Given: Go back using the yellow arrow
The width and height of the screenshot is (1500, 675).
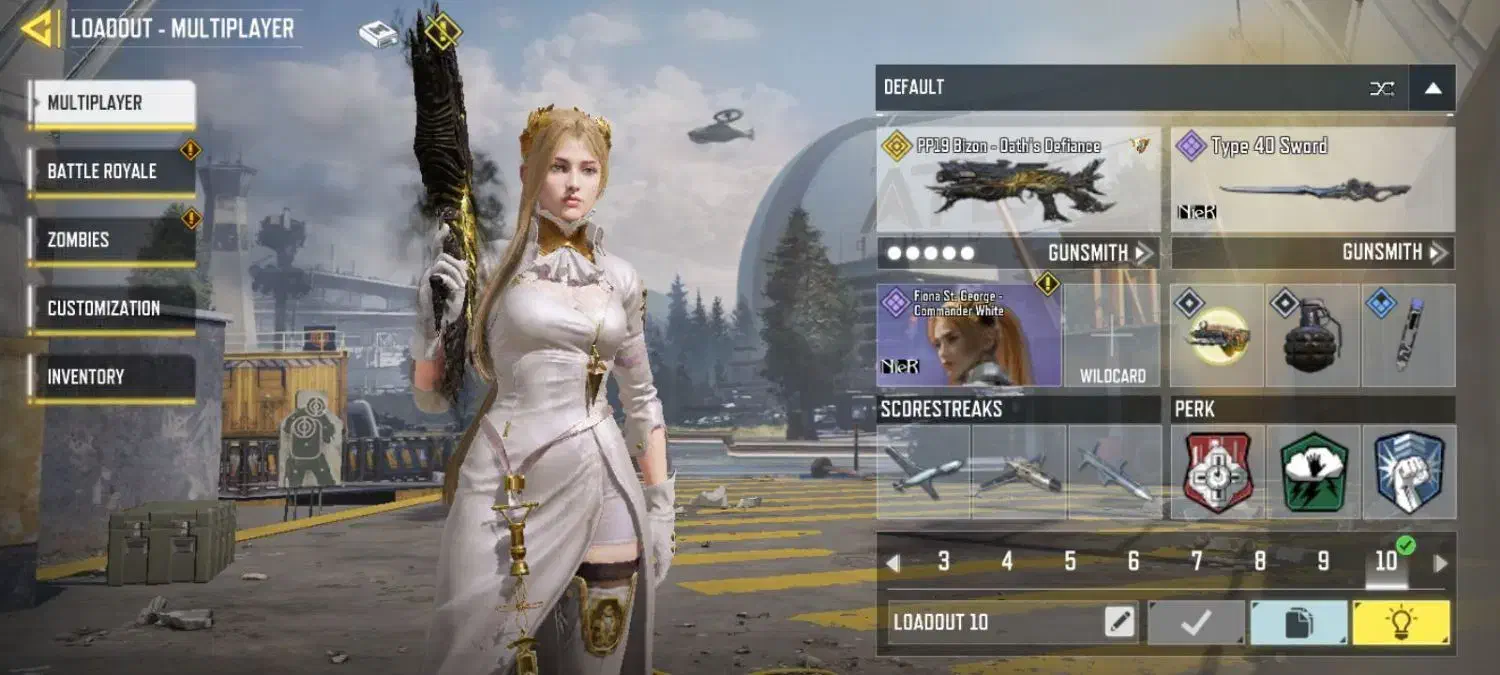Looking at the screenshot, I should (38, 28).
